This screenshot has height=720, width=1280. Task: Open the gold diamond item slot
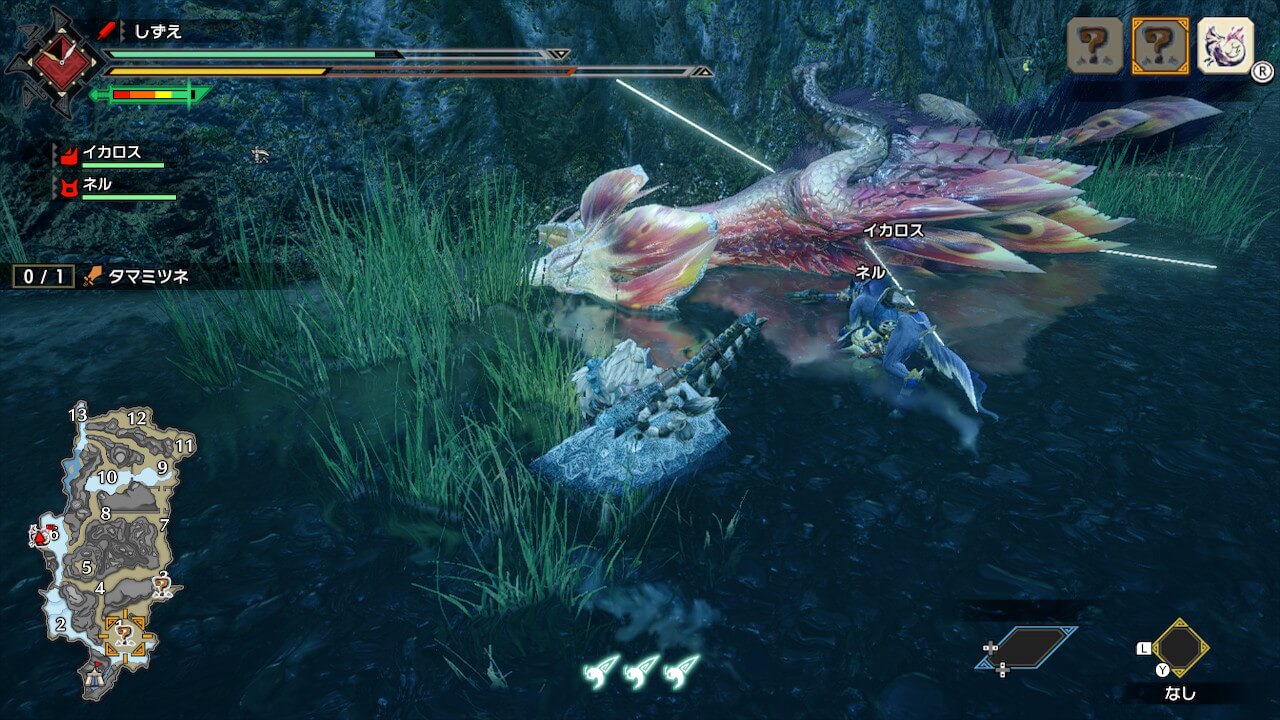click(1180, 647)
